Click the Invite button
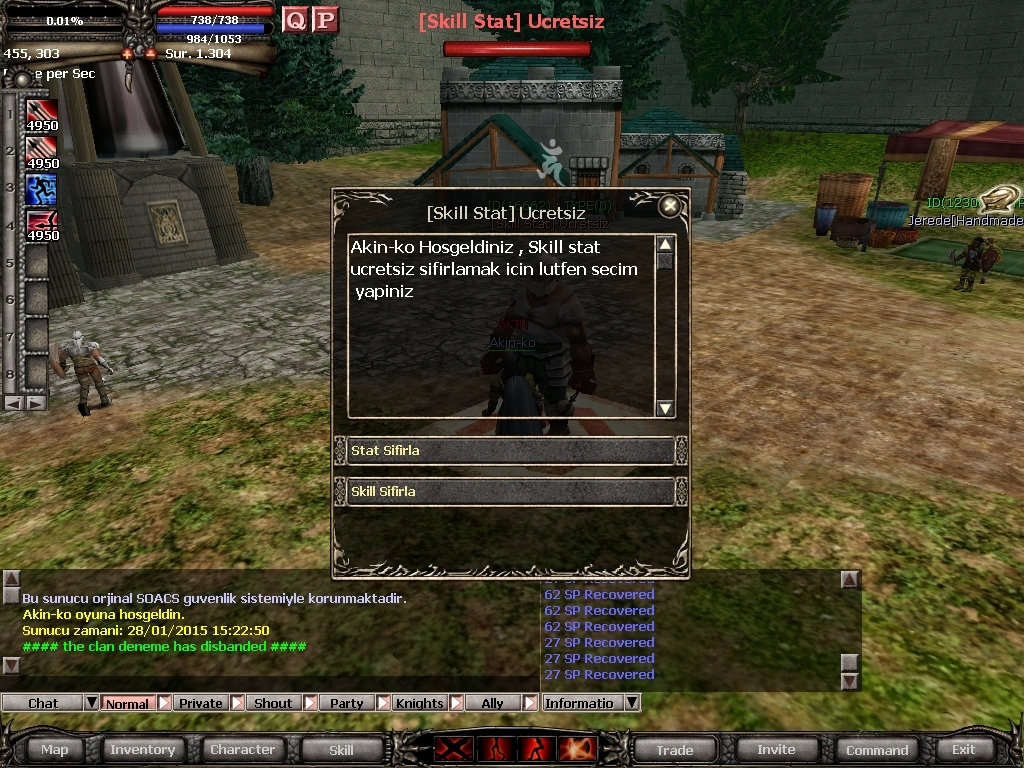The width and height of the screenshot is (1024, 768). click(776, 749)
